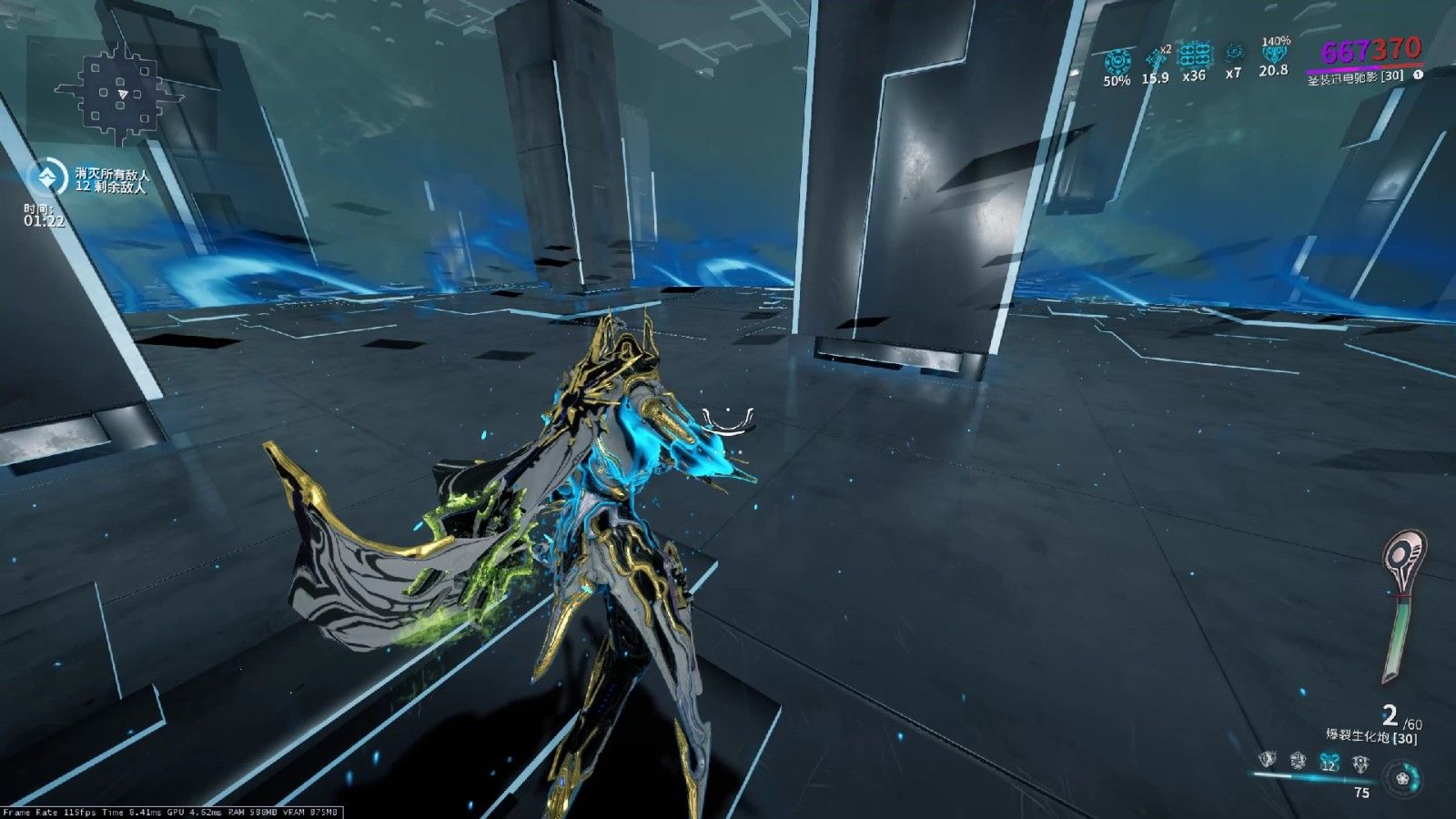Select the 140% buff icon
Viewport: 1456px width, 819px height.
(1274, 54)
